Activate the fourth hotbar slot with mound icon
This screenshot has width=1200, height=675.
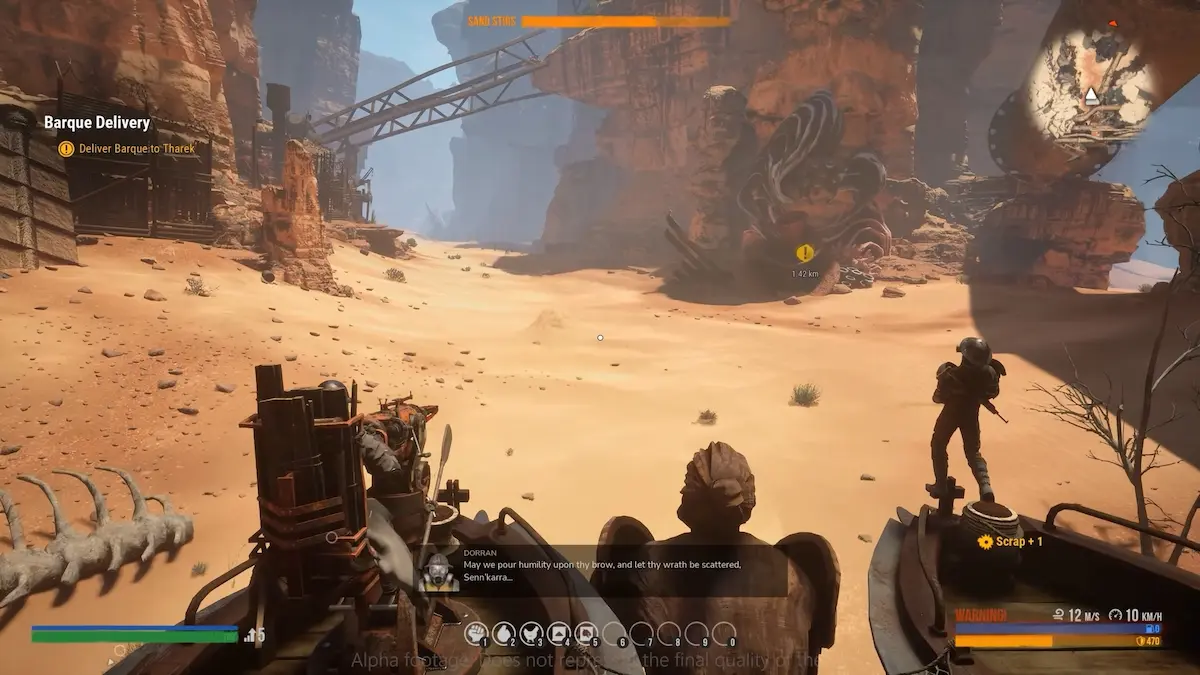559,633
